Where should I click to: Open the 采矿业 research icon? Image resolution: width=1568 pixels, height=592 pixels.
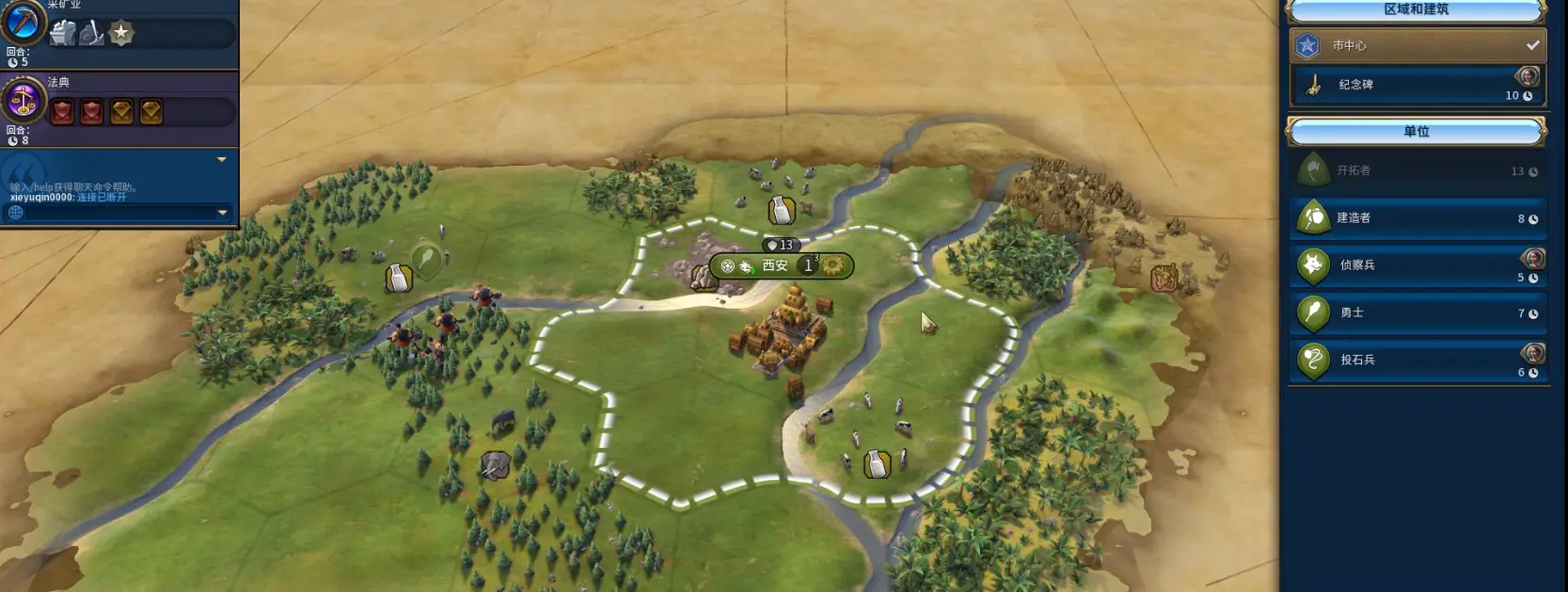click(23, 21)
